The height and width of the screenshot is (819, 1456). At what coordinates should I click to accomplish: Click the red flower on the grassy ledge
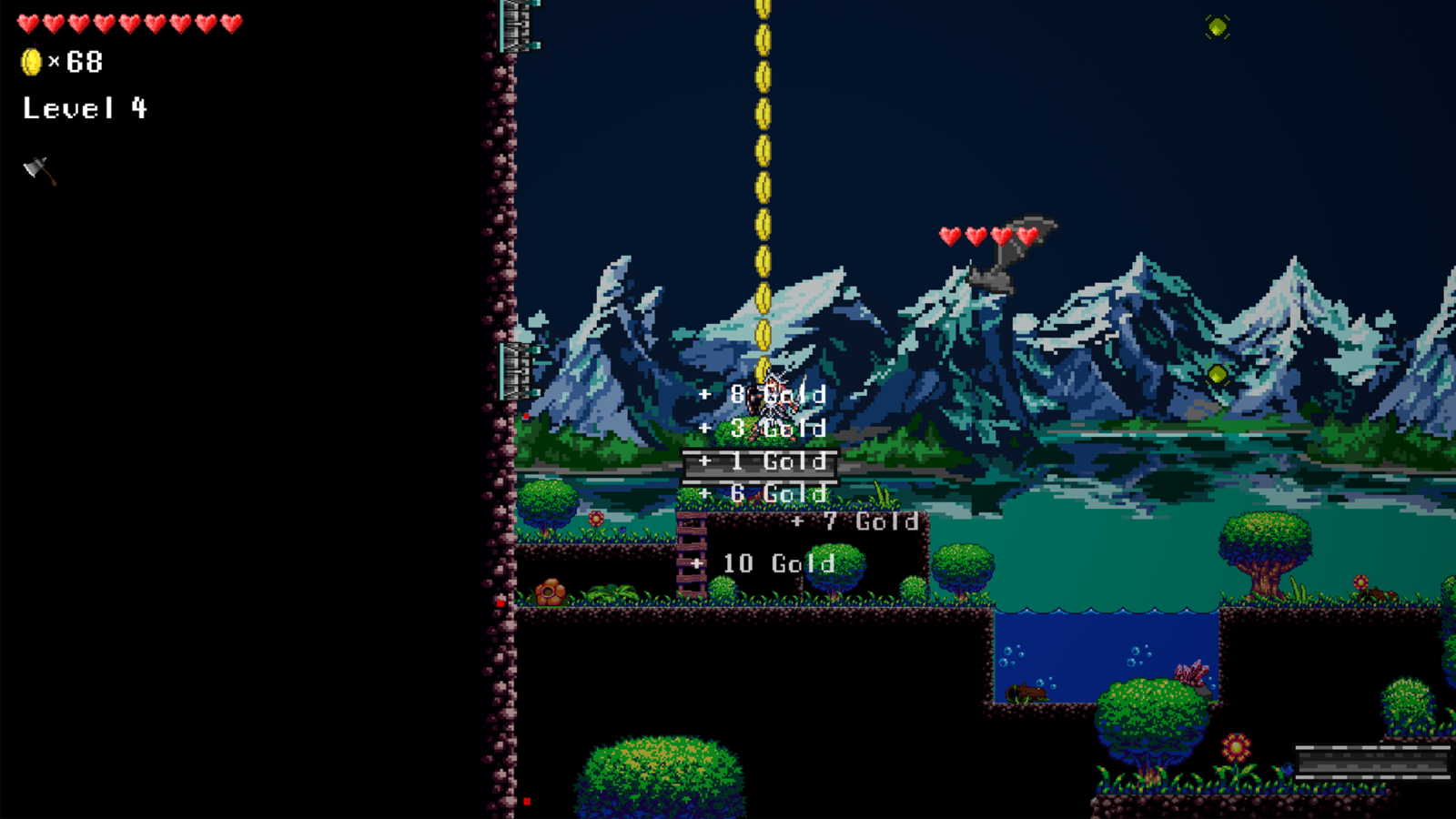tap(595, 521)
